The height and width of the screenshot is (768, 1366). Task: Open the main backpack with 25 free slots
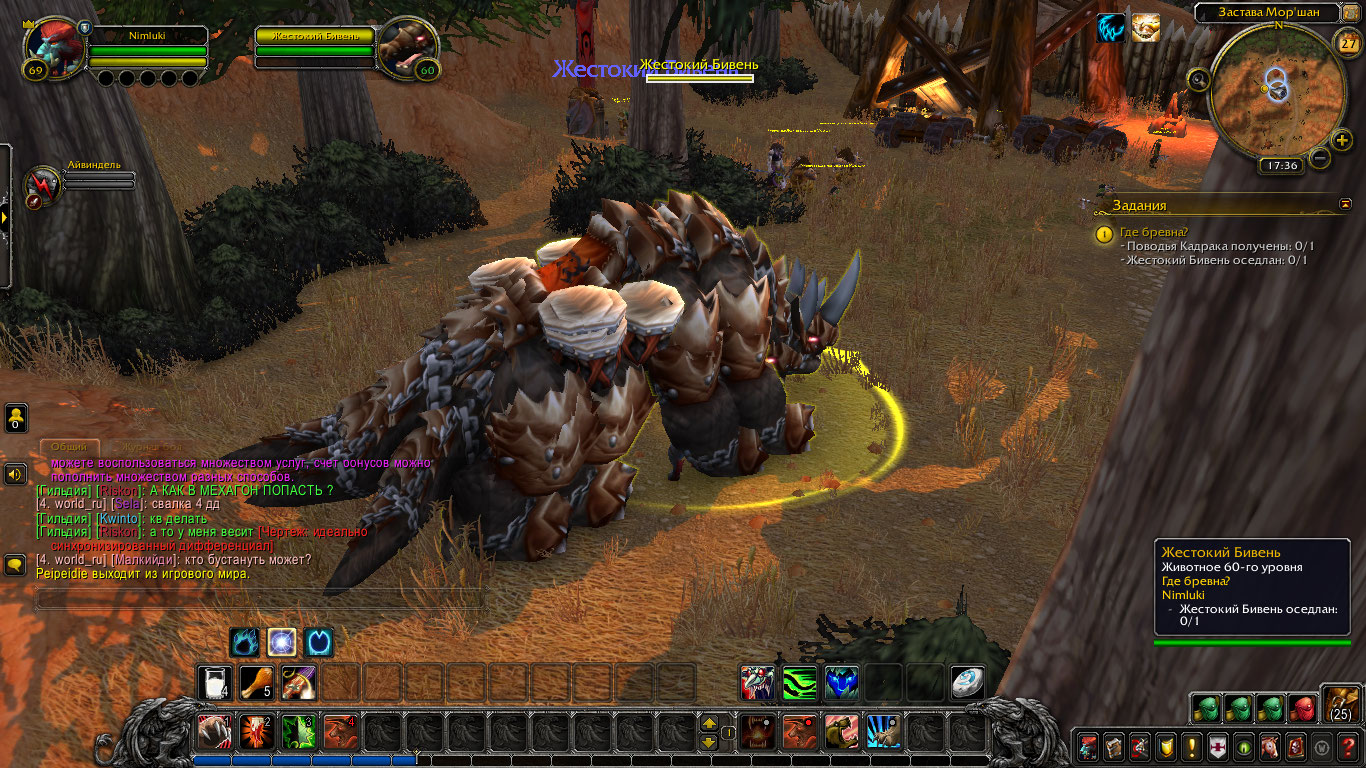tap(1340, 703)
